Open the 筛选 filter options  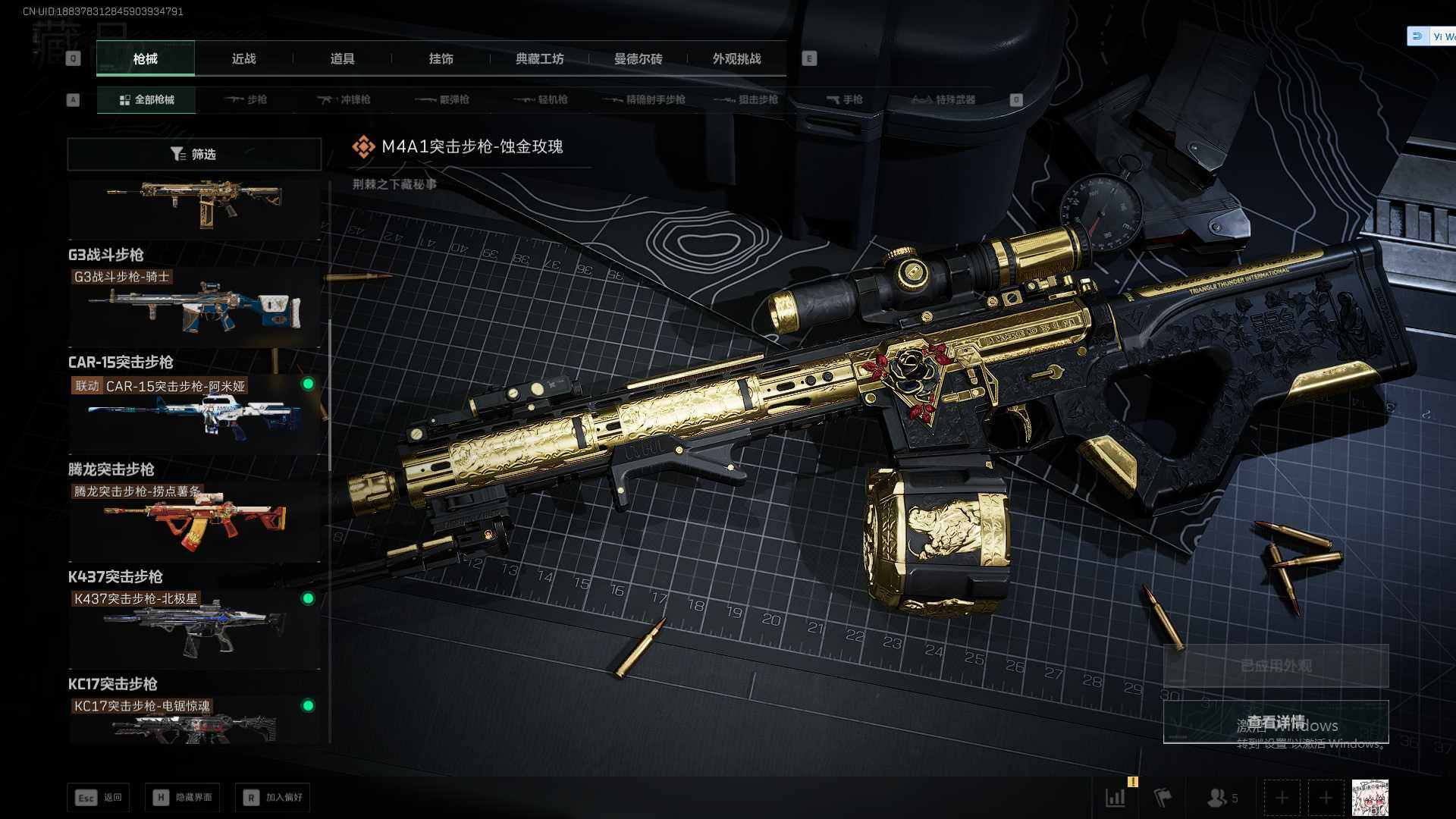pos(194,154)
